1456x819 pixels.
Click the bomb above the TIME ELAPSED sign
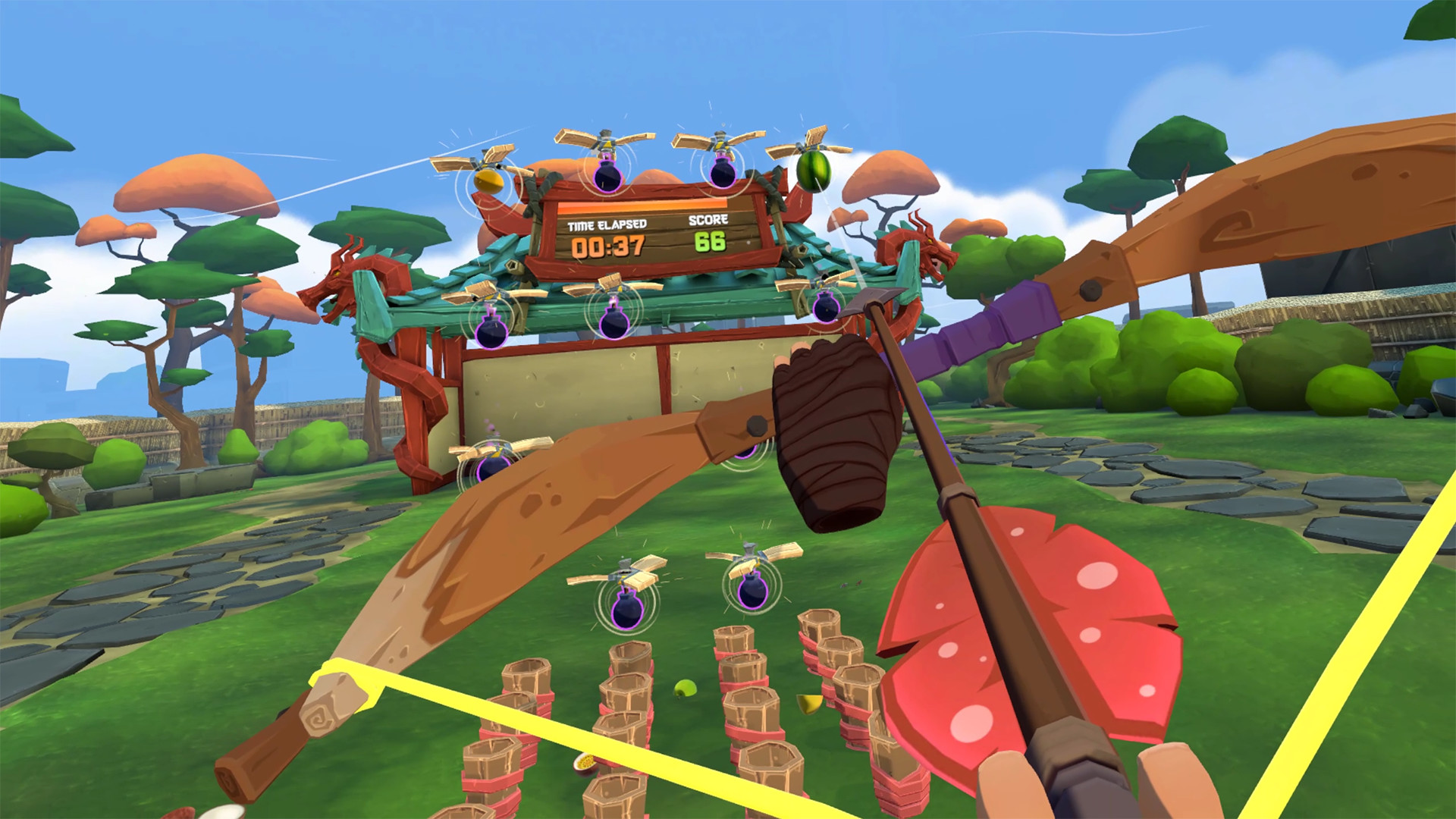pyautogui.click(x=607, y=177)
